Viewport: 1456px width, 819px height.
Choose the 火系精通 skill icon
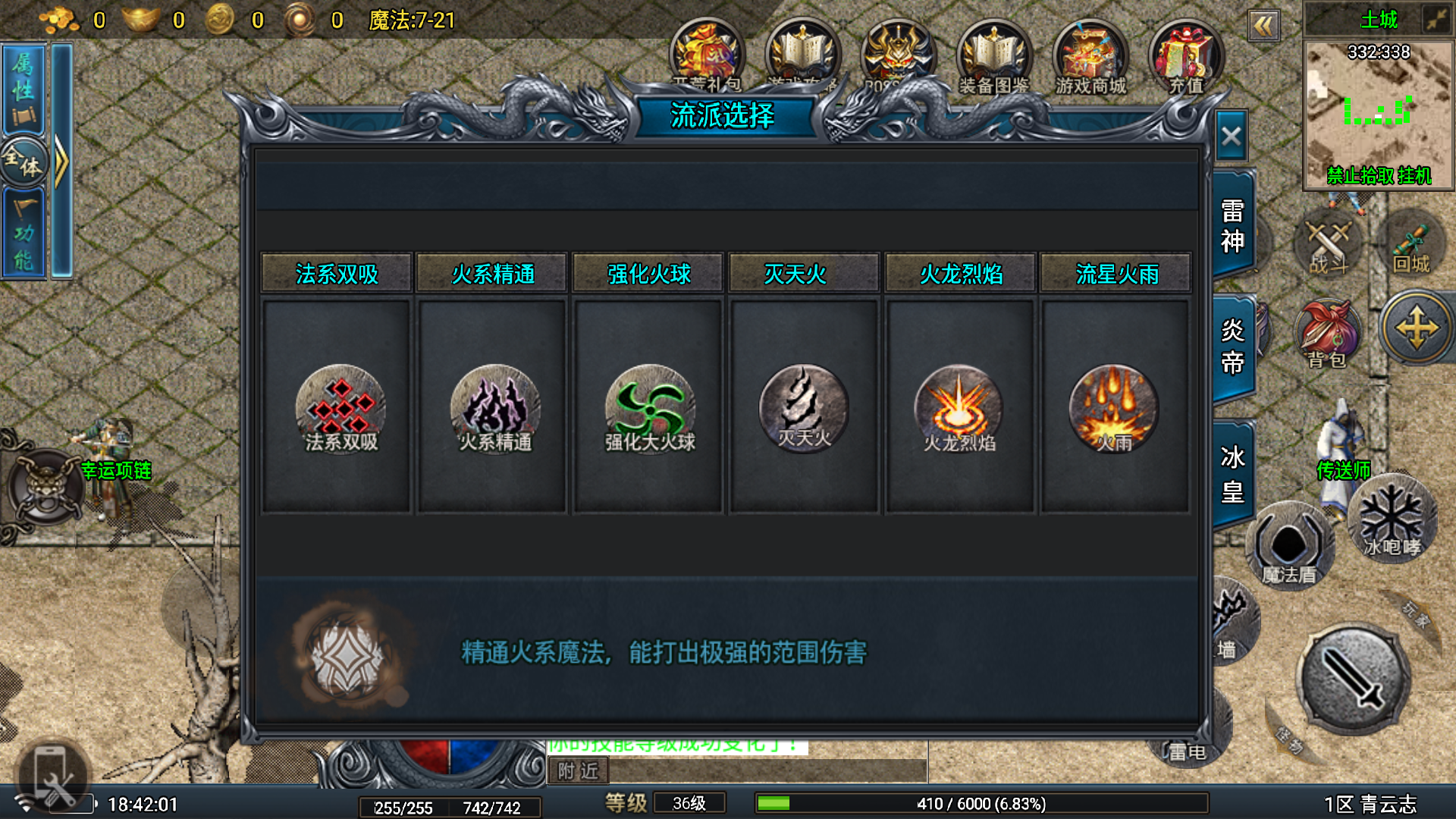pyautogui.click(x=495, y=407)
